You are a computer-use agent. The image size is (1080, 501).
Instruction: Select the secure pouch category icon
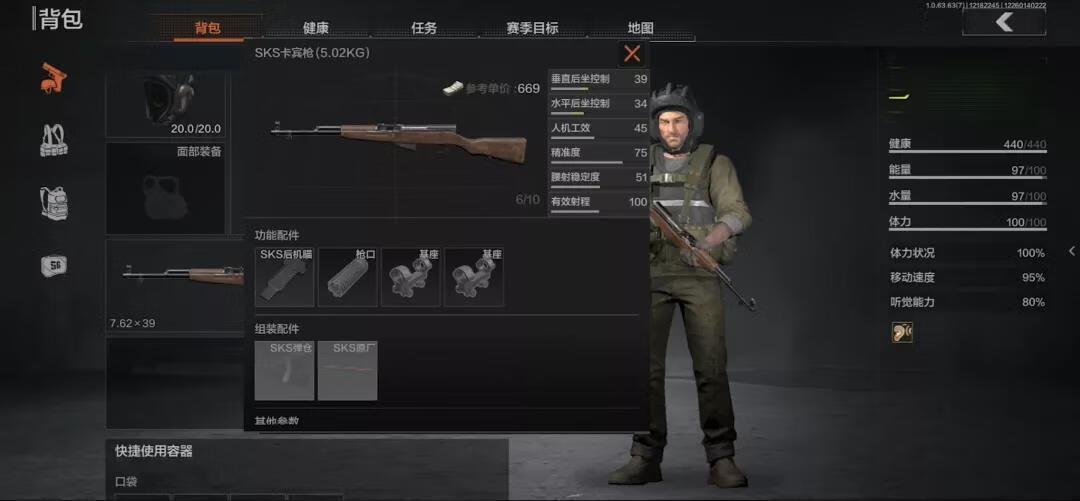54,265
